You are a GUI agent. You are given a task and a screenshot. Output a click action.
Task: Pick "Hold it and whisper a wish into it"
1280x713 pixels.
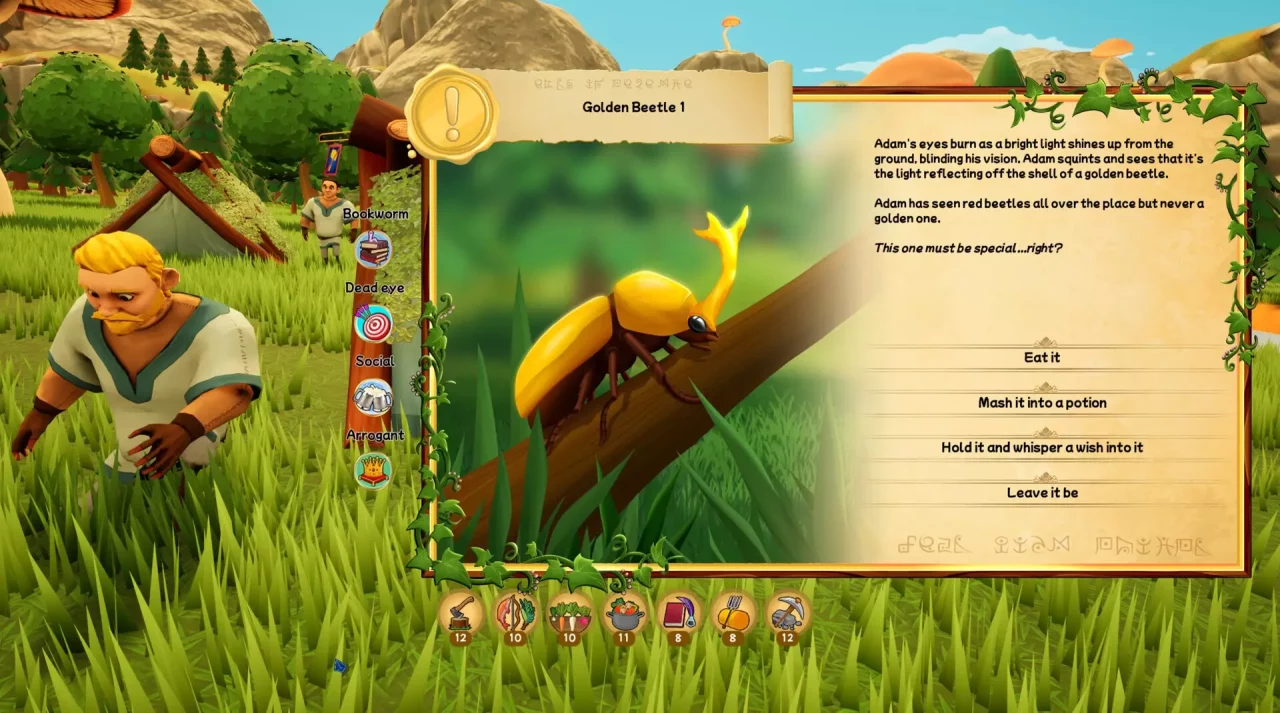(1042, 448)
